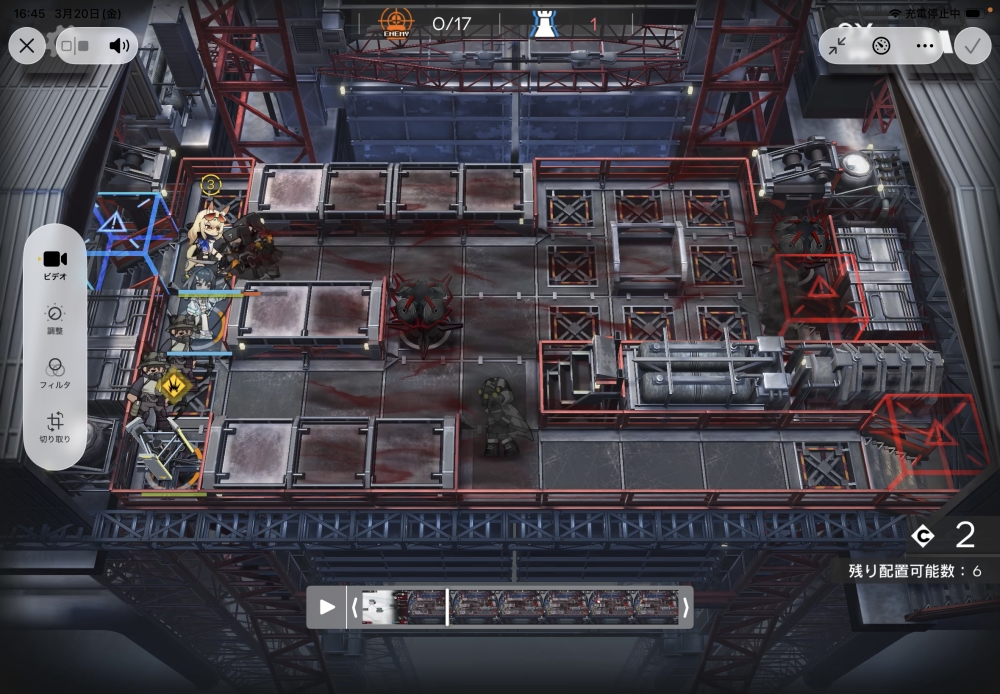The image size is (1000, 694).
Task: Play the video with the play button
Action: pos(327,607)
